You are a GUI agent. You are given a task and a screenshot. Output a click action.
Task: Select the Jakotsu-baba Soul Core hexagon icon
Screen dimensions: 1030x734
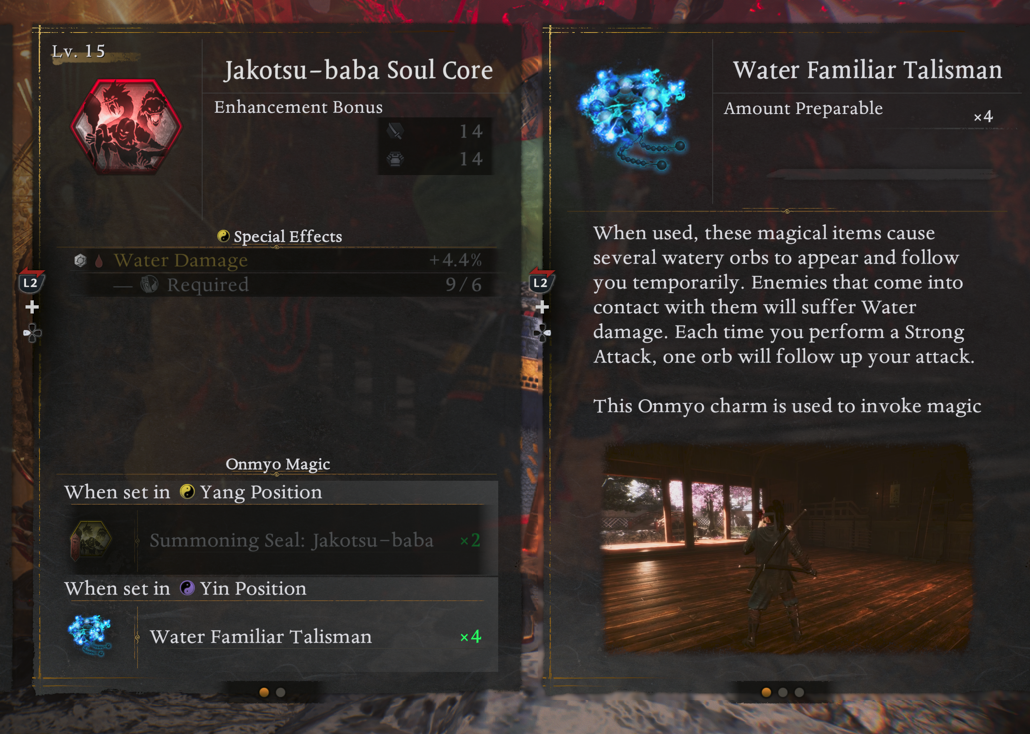(126, 128)
